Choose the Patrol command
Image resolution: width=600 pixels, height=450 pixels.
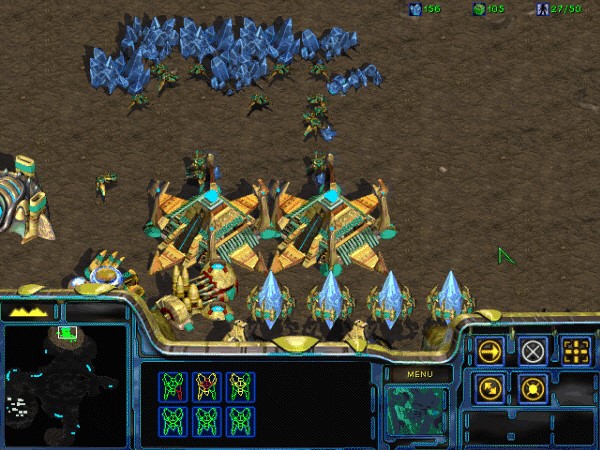point(490,387)
